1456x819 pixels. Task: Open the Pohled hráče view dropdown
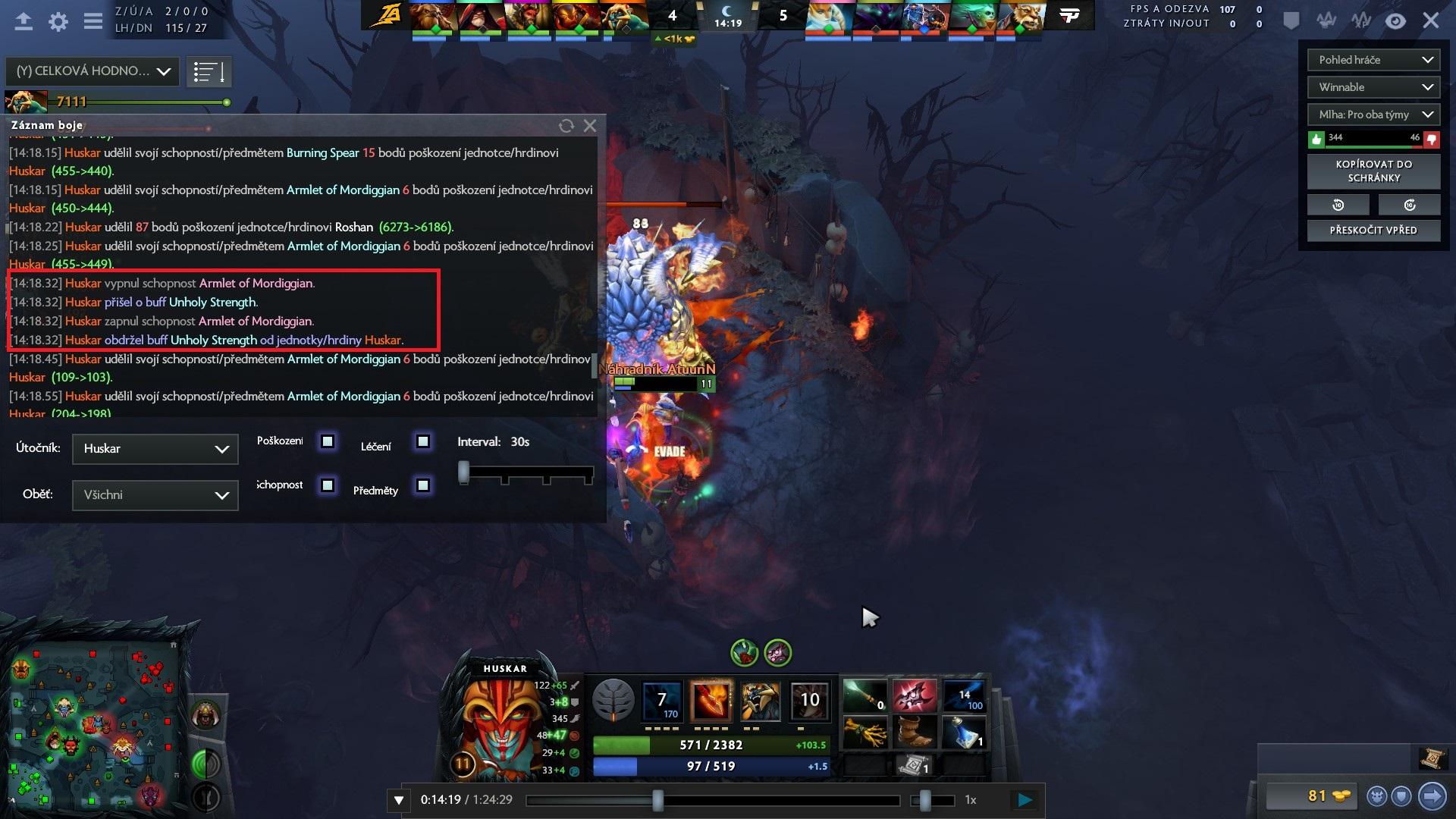(x=1373, y=60)
